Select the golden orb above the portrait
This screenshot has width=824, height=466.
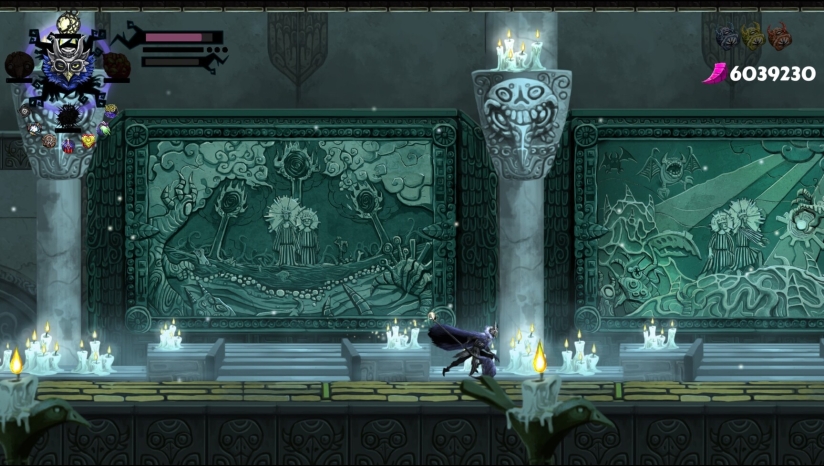(68, 22)
